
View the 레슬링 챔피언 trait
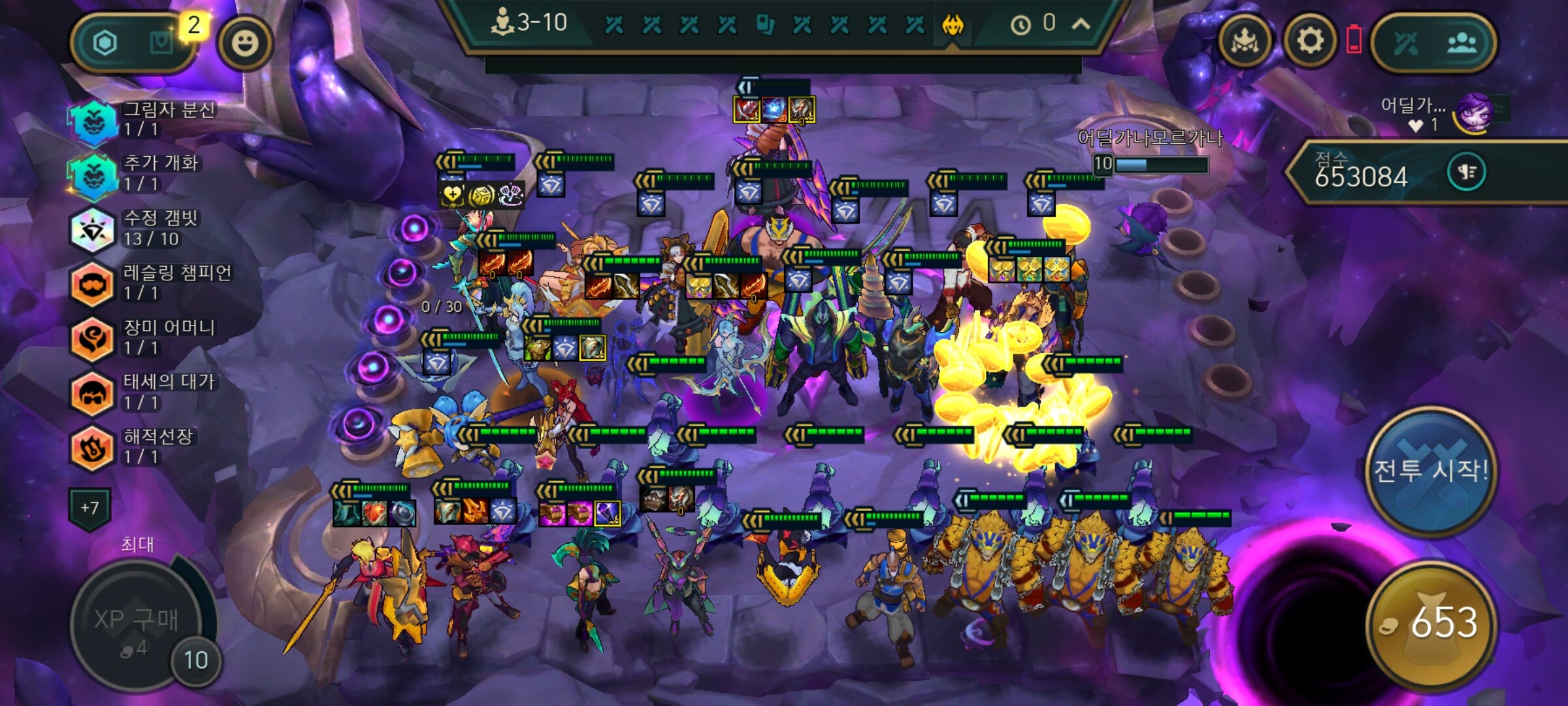point(92,283)
